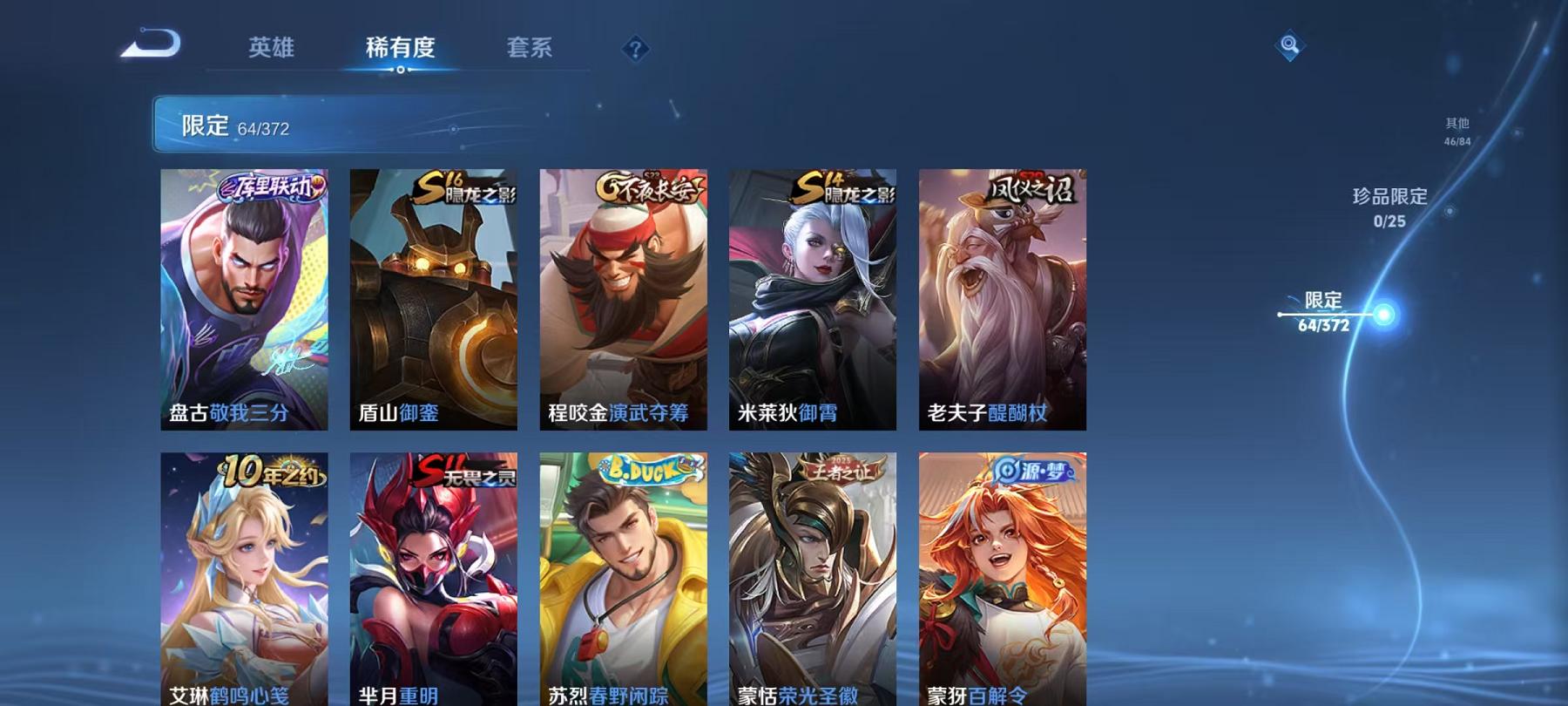This screenshot has height=706, width=1568.
Task: Switch to the 英雄 tab
Action: tap(270, 49)
